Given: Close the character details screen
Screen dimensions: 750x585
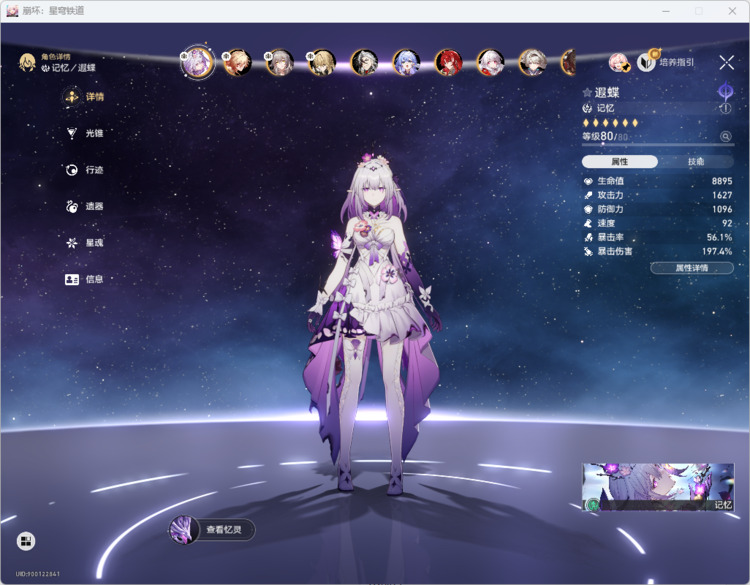Looking at the screenshot, I should [x=727, y=62].
